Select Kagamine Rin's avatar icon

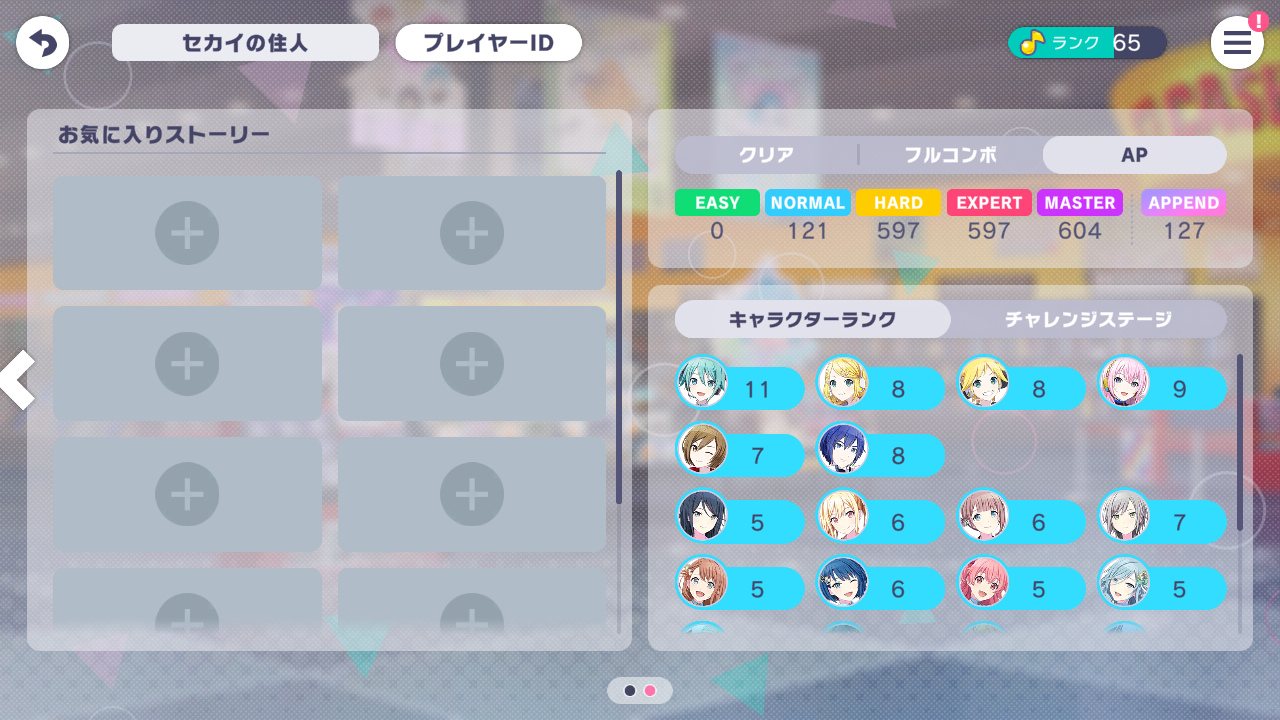[843, 388]
